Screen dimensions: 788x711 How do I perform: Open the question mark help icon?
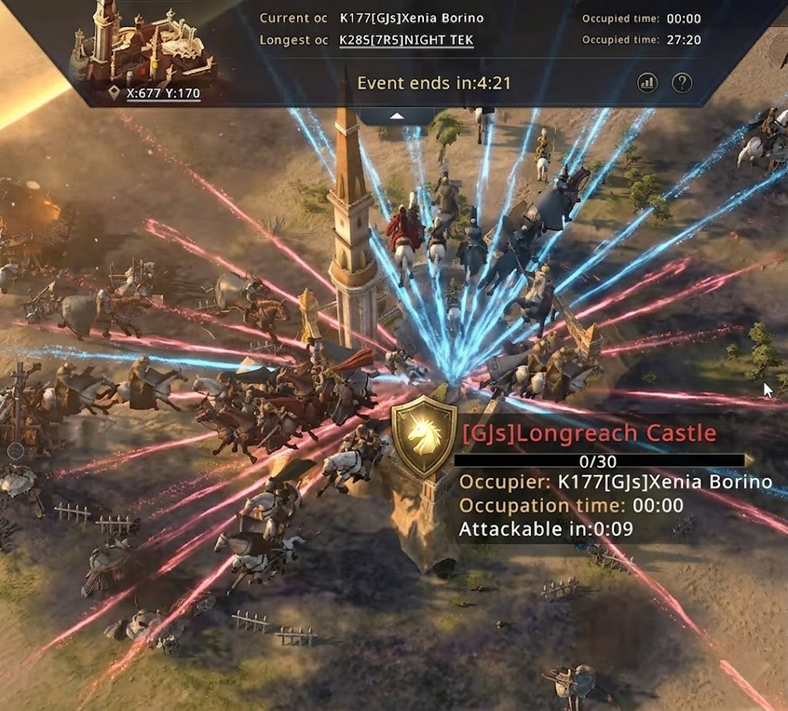click(x=682, y=83)
